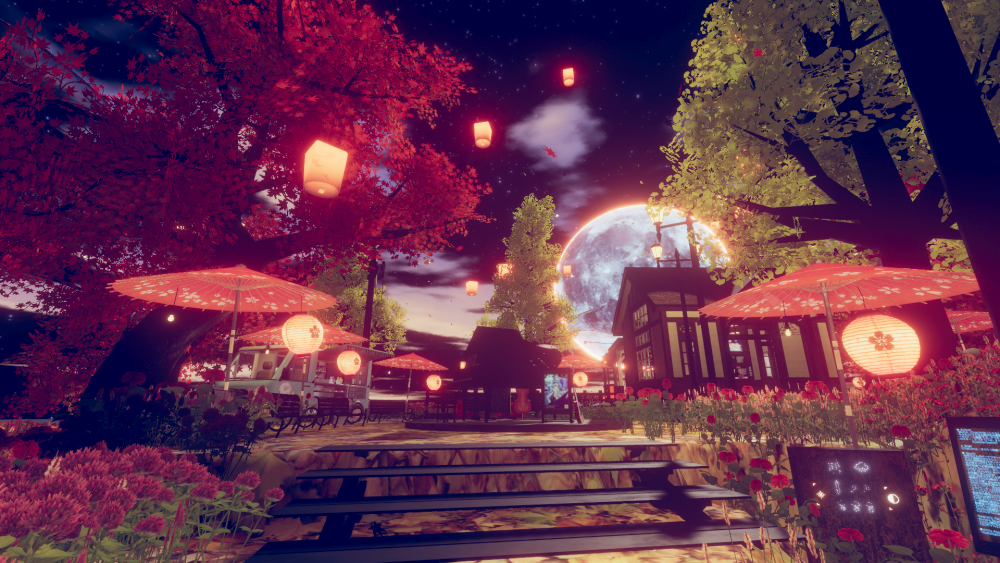Select the half-moon icon on the control board
The height and width of the screenshot is (563, 1000).
click(893, 499)
